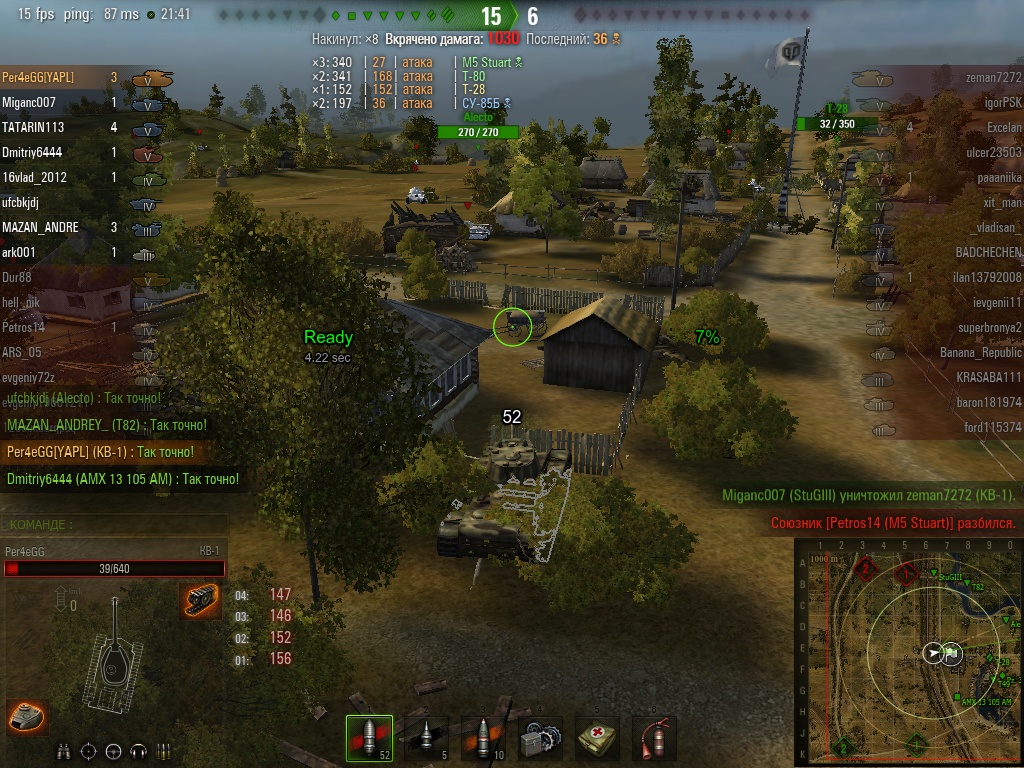Select Miganc007 in the team list

click(x=30, y=103)
